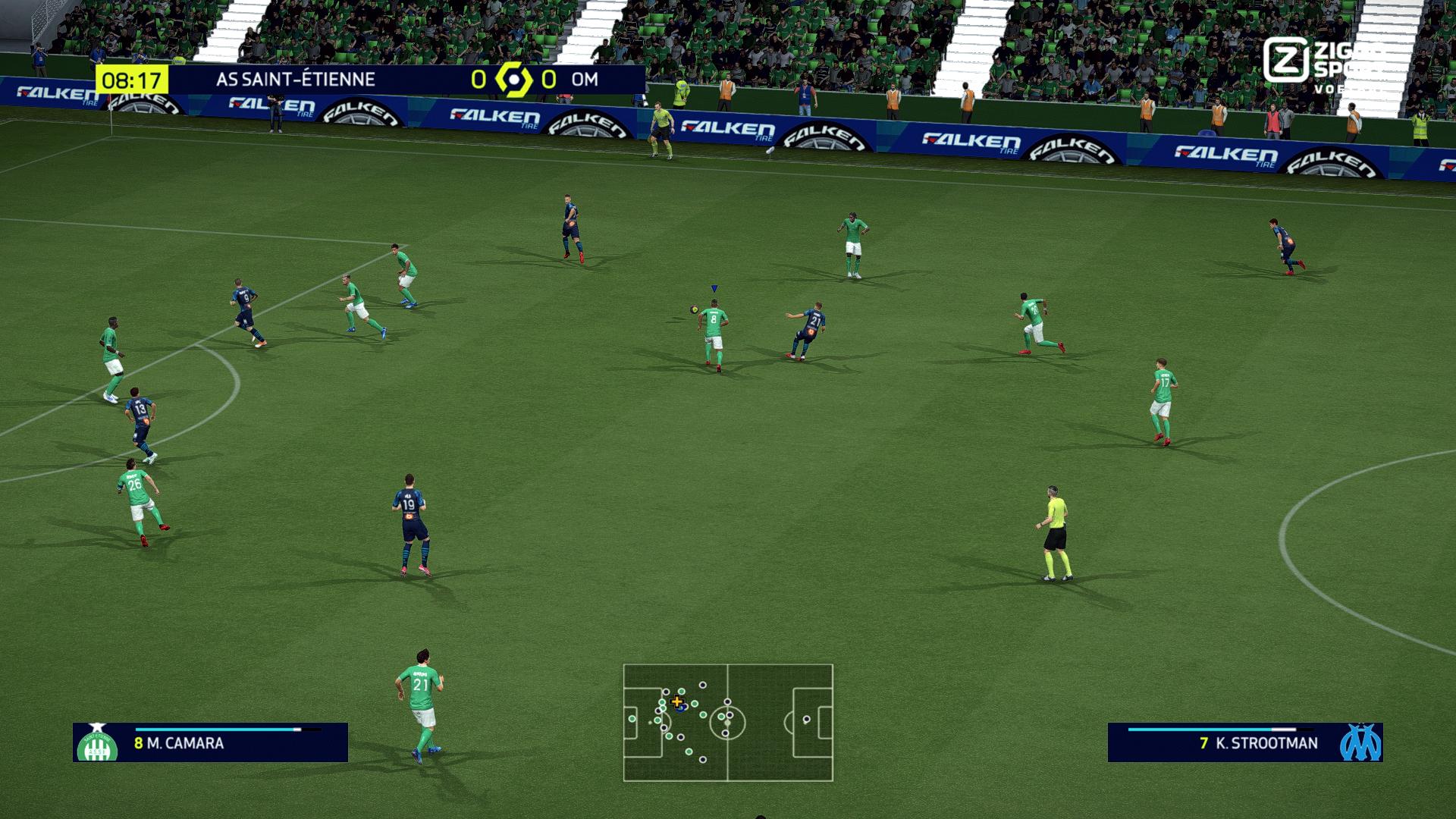This screenshot has width=1456, height=819.
Task: Click the Olympique de Marseille crest
Action: [x=1360, y=742]
